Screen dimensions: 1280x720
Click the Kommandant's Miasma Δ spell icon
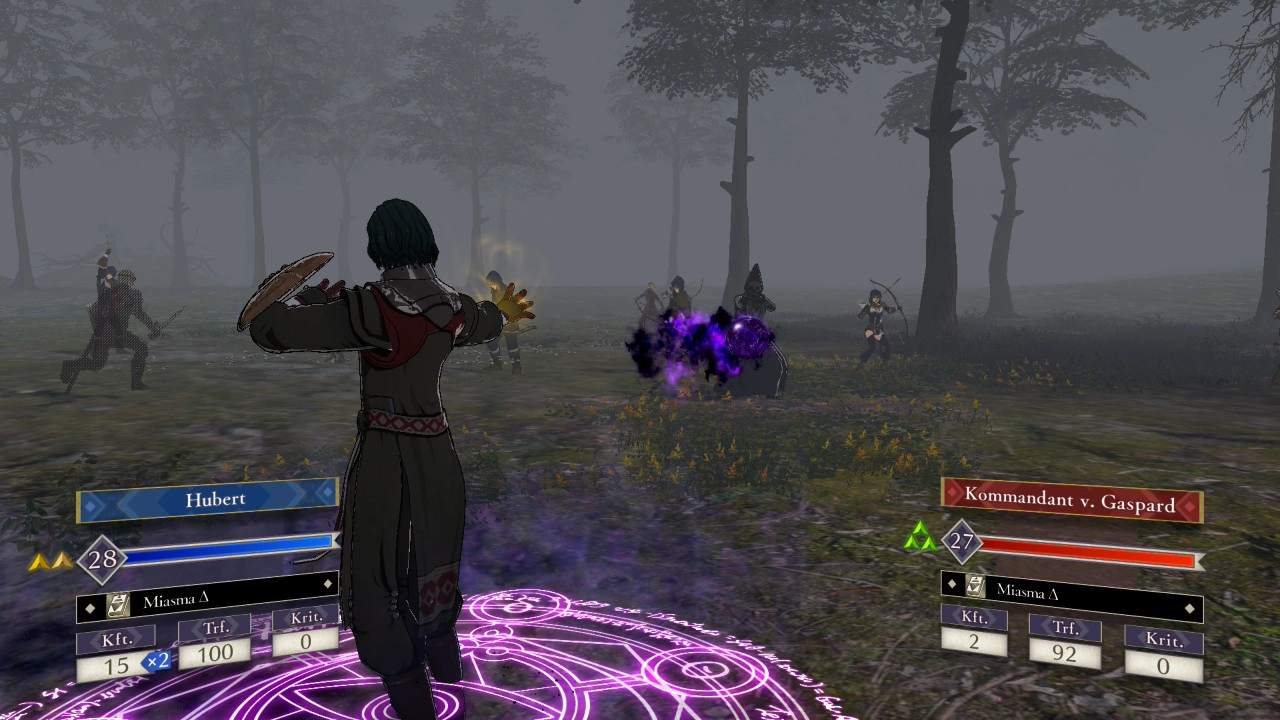point(975,589)
